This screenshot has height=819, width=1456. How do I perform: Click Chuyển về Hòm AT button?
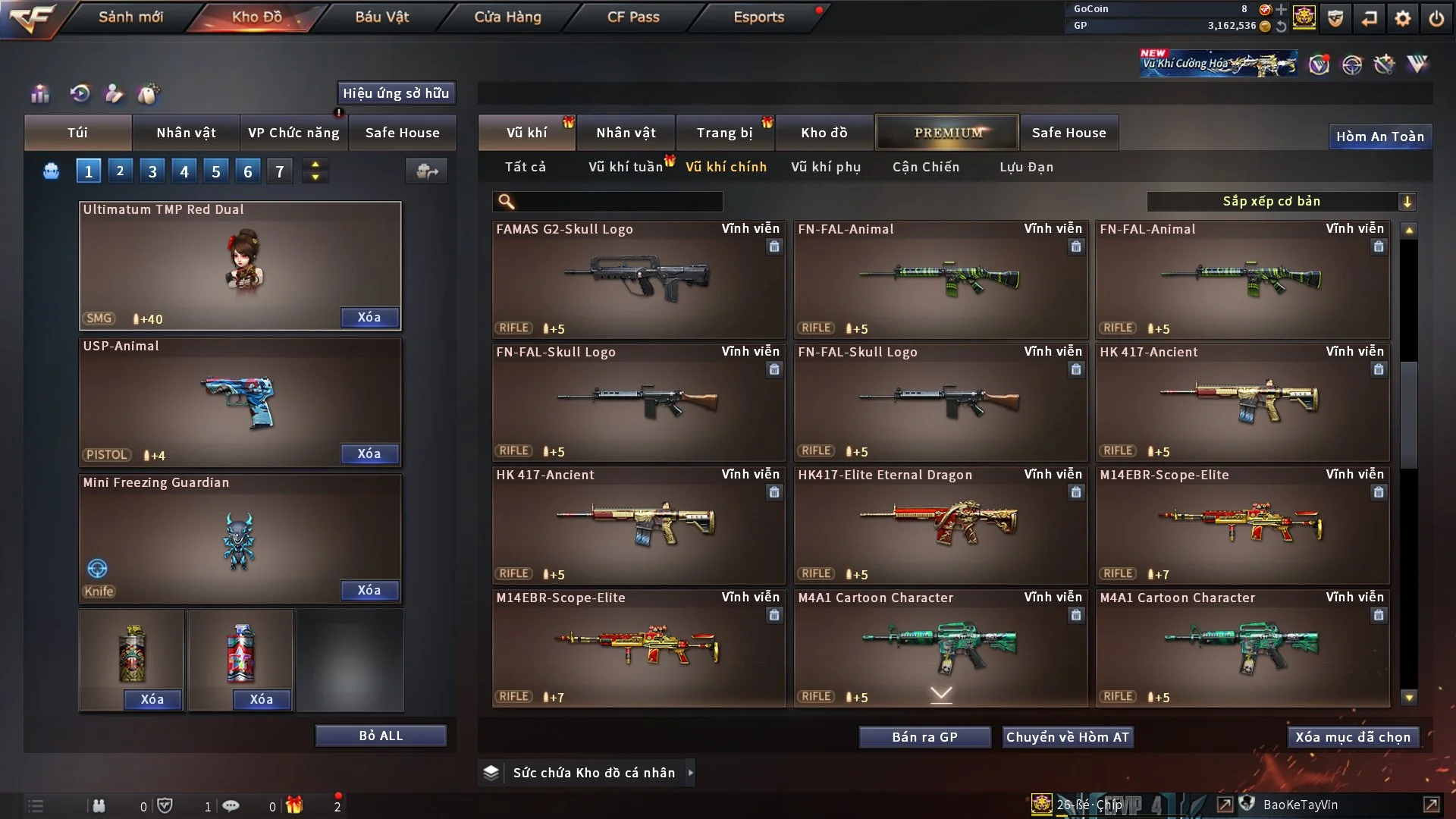[x=1067, y=737]
